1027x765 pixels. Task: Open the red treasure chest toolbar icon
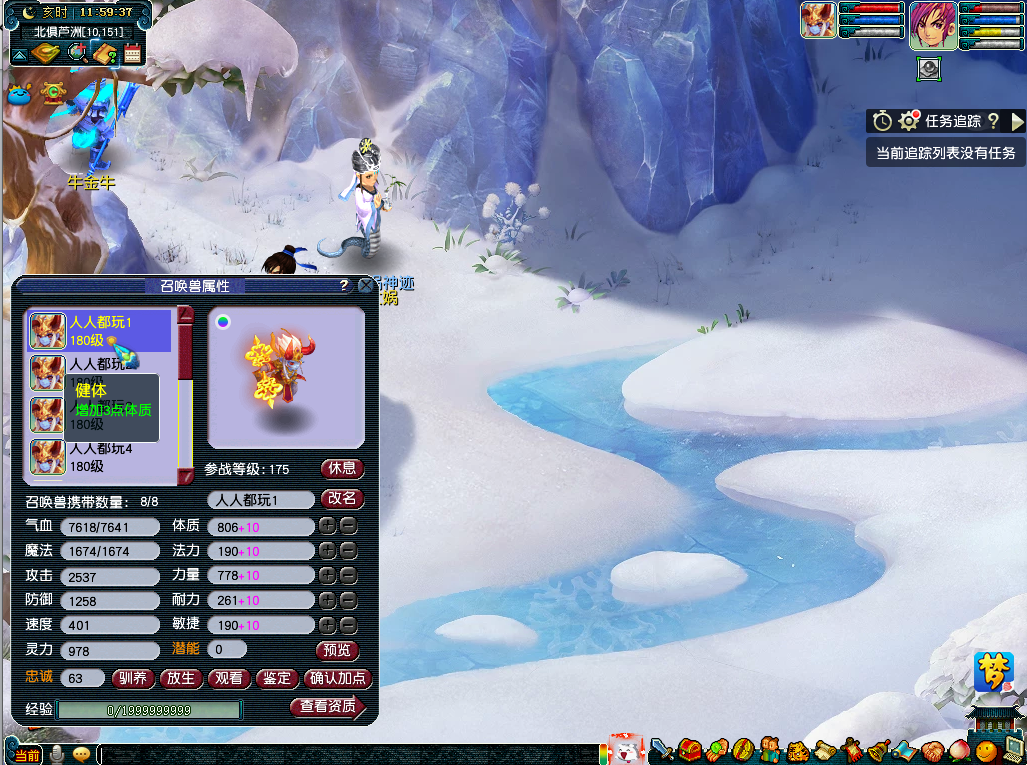(x=688, y=748)
